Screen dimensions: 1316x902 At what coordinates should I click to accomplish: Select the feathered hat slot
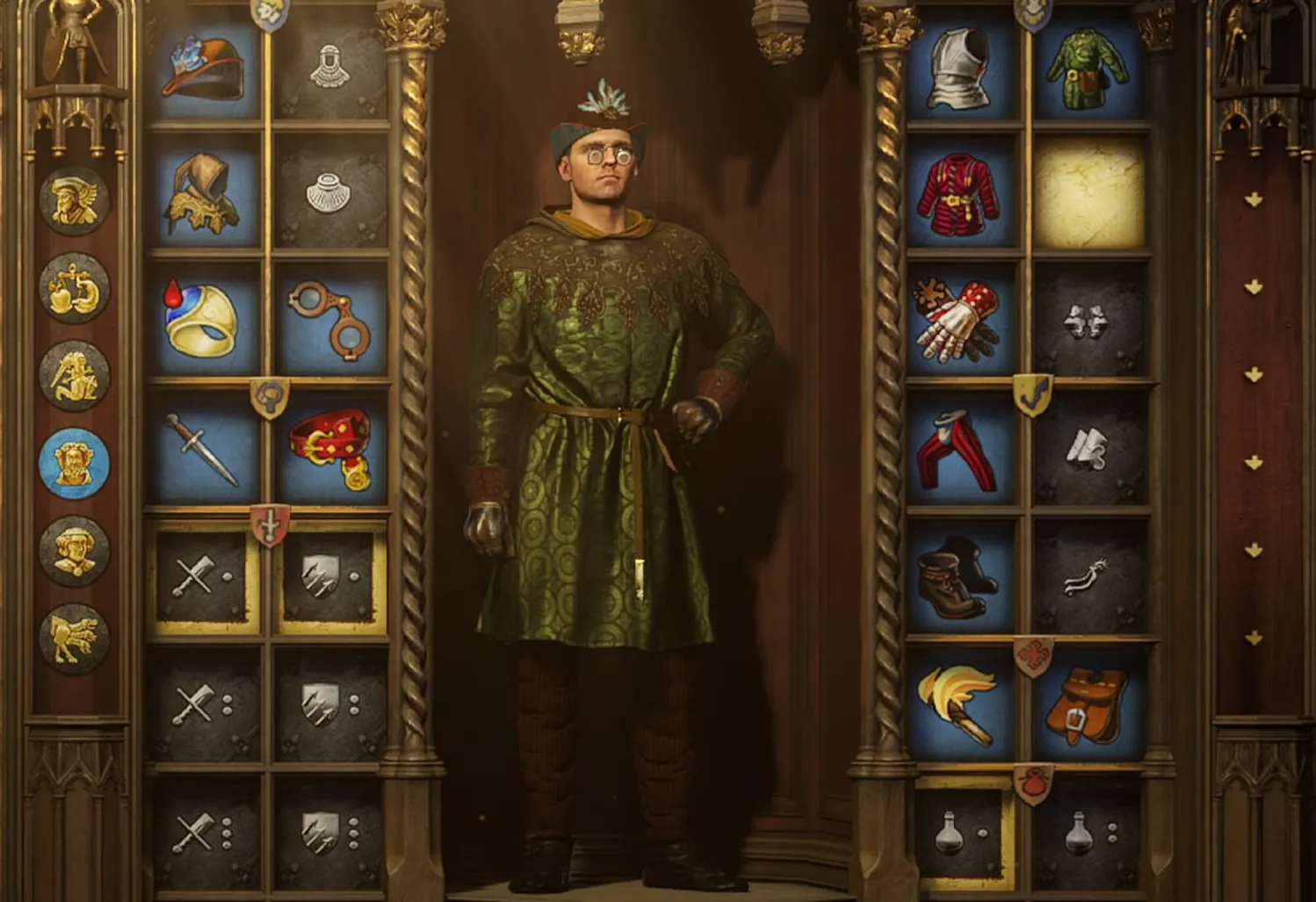pyautogui.click(x=204, y=67)
